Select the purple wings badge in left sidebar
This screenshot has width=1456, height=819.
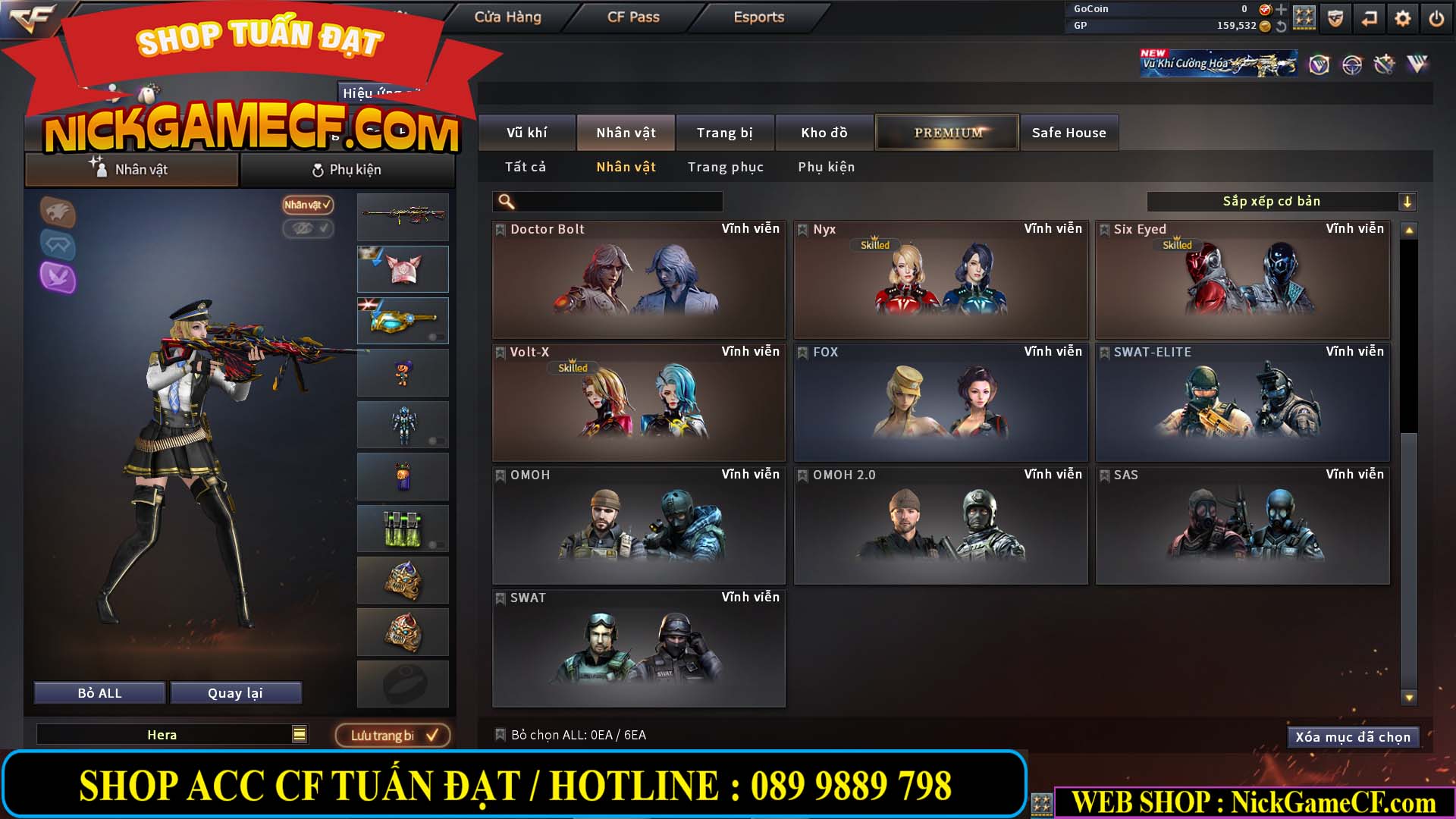pos(58,280)
